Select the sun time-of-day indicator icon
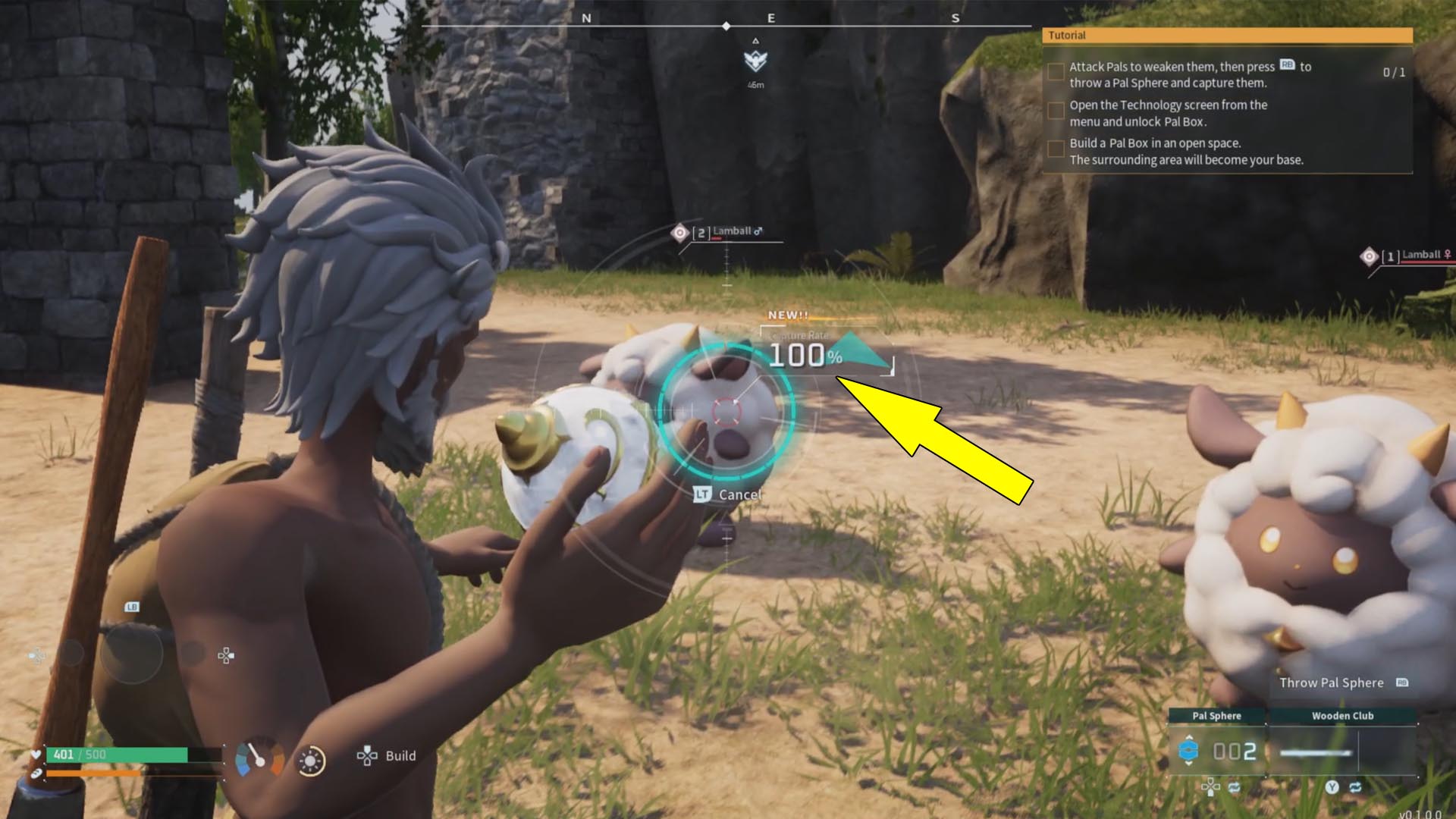Image resolution: width=1456 pixels, height=819 pixels. pos(311,760)
